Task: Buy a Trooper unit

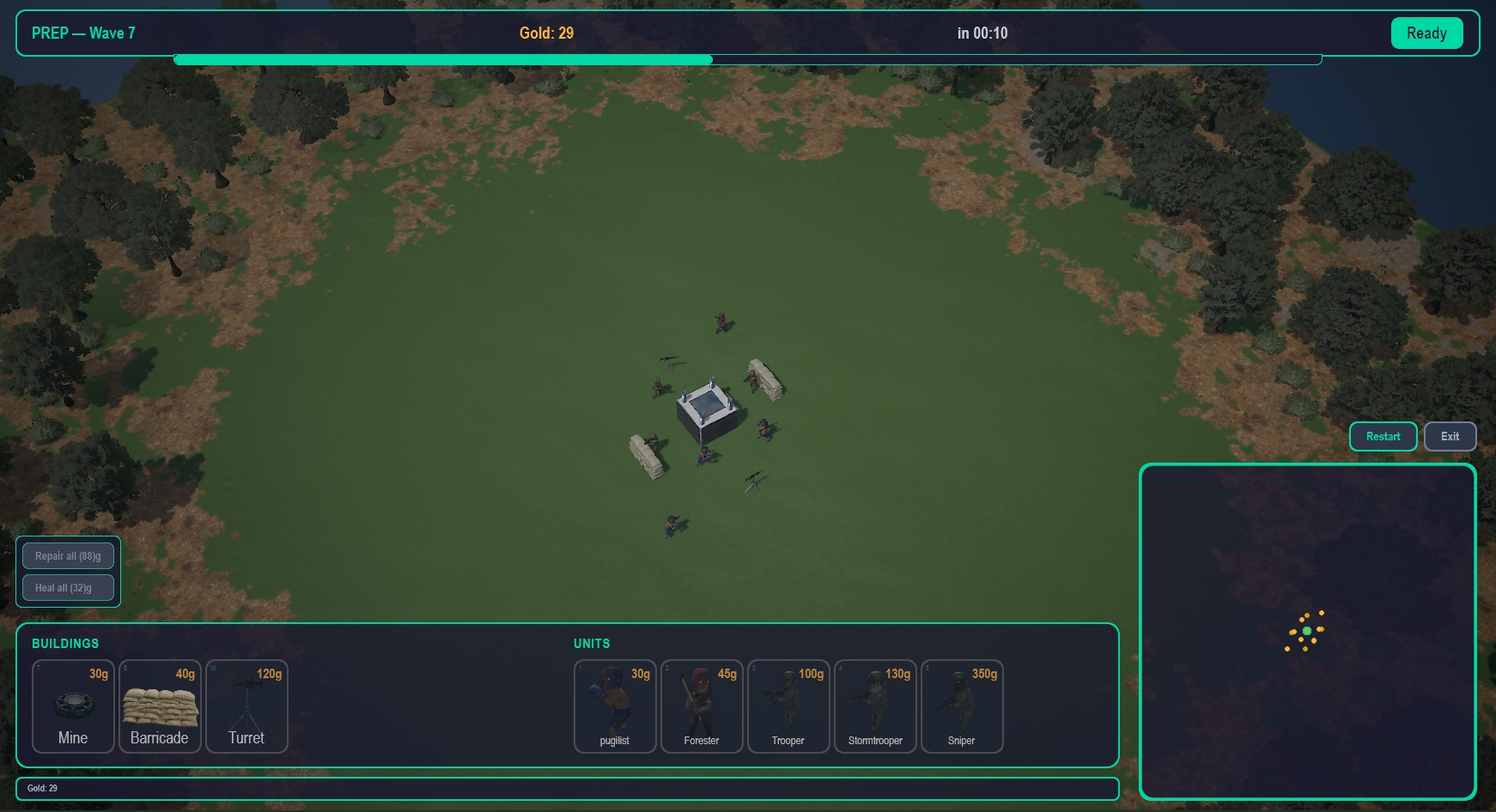Action: tap(788, 706)
